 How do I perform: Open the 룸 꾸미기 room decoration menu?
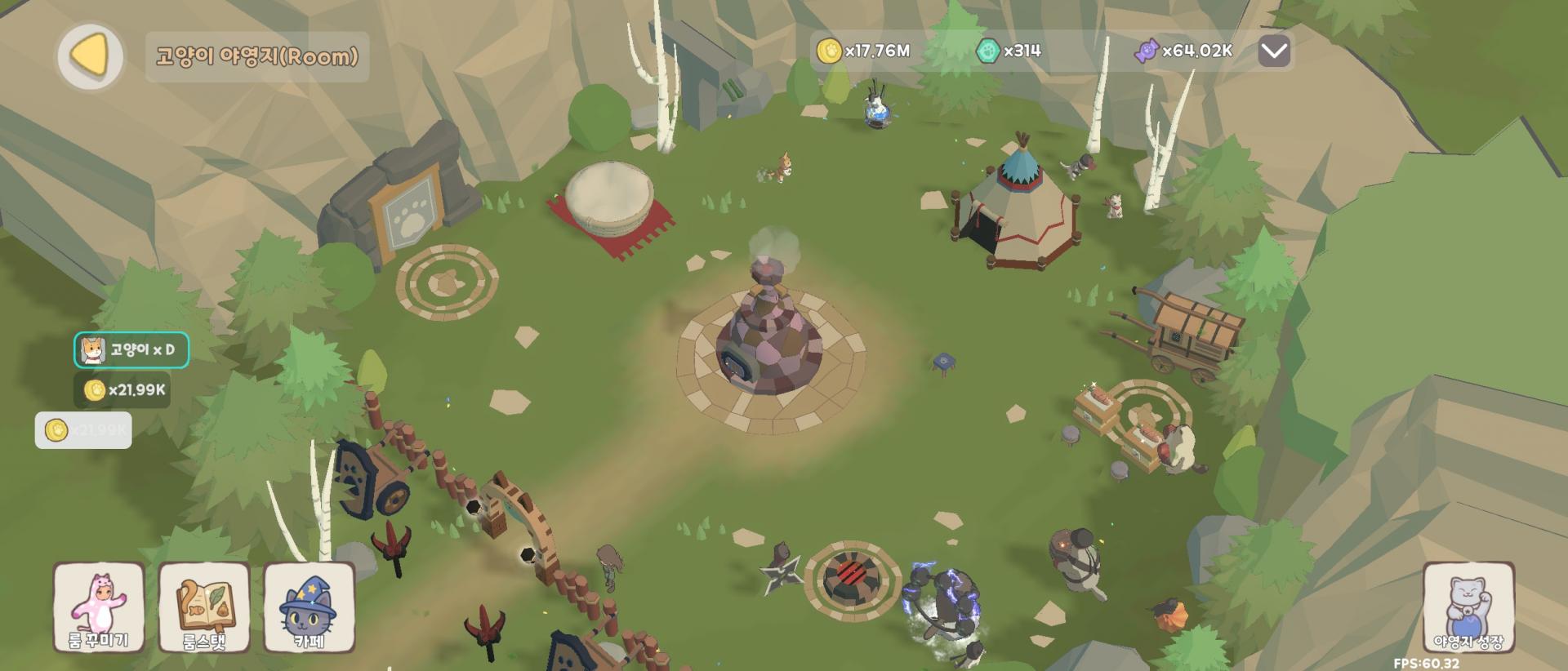[99, 607]
